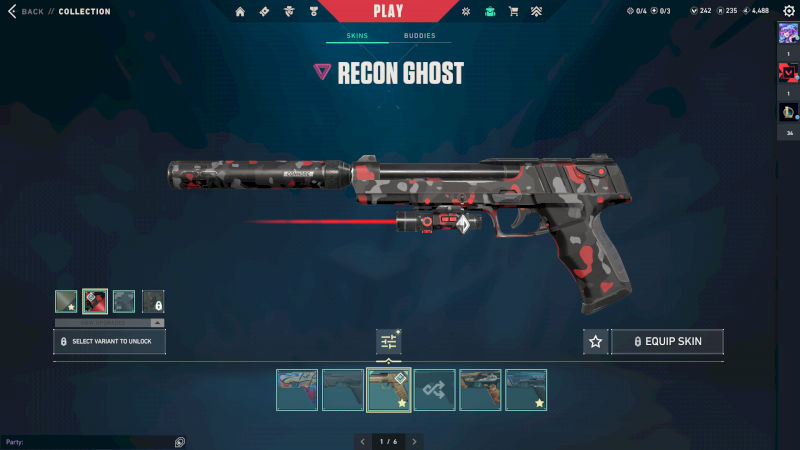Open the settings gear icon
Viewport: 800px width, 450px height.
point(787,11)
